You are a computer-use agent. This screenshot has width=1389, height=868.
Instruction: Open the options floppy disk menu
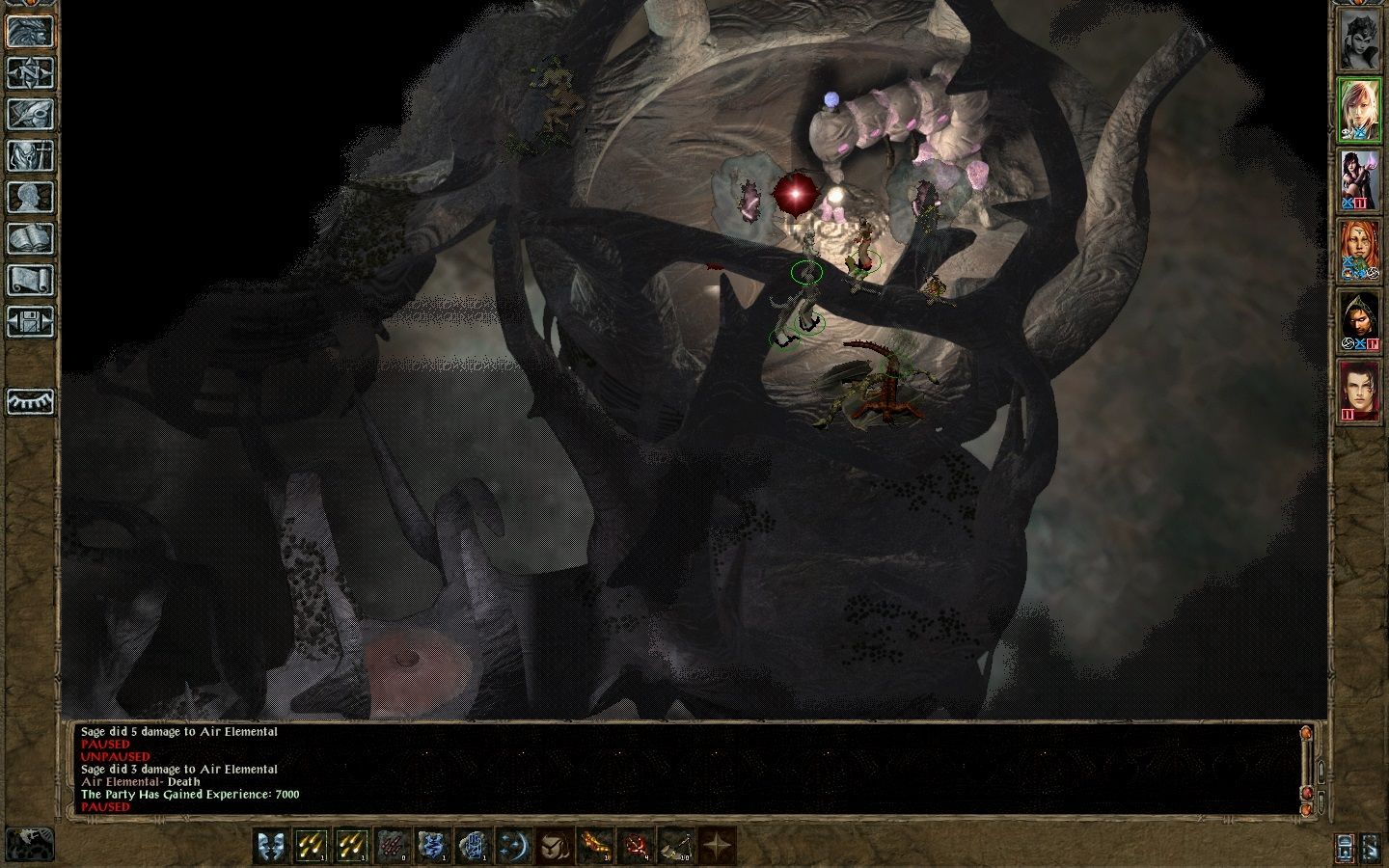click(x=30, y=321)
